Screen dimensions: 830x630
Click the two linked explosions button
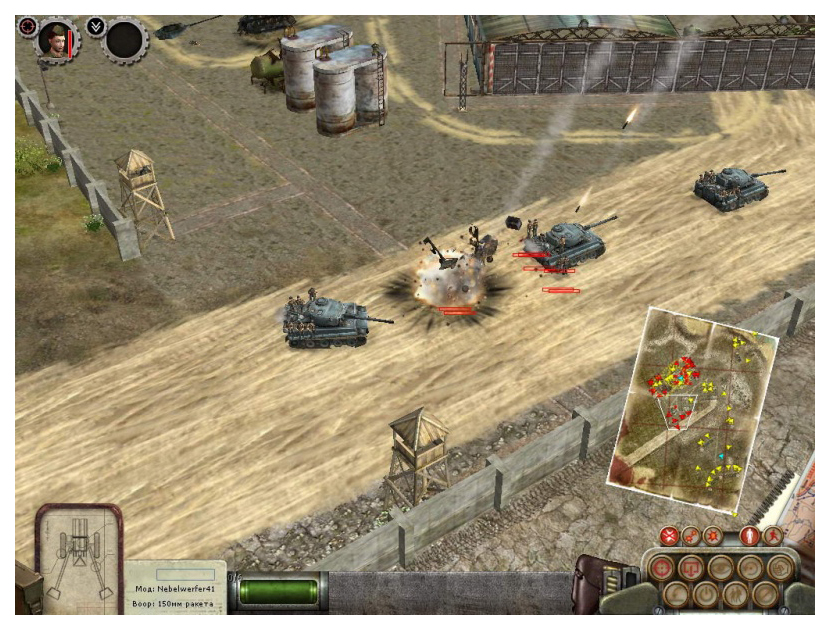[x=691, y=537]
